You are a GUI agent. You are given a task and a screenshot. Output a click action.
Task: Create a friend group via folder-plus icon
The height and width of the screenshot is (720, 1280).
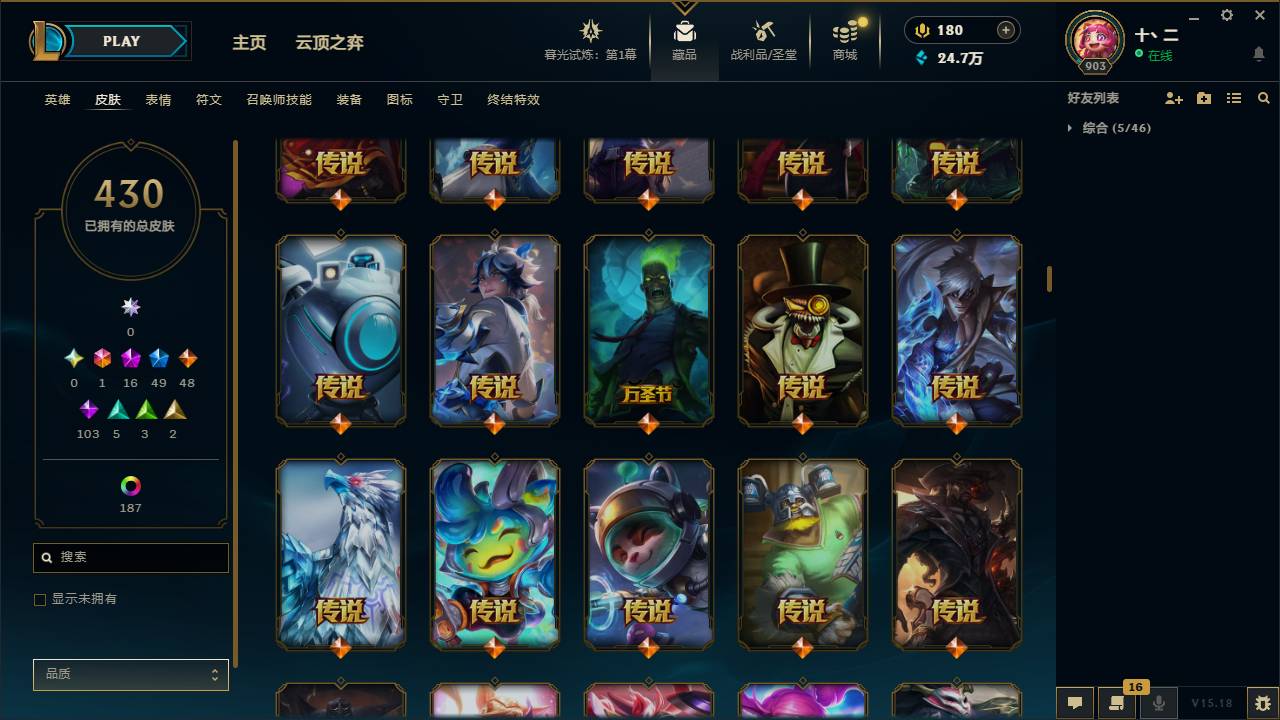point(1202,97)
